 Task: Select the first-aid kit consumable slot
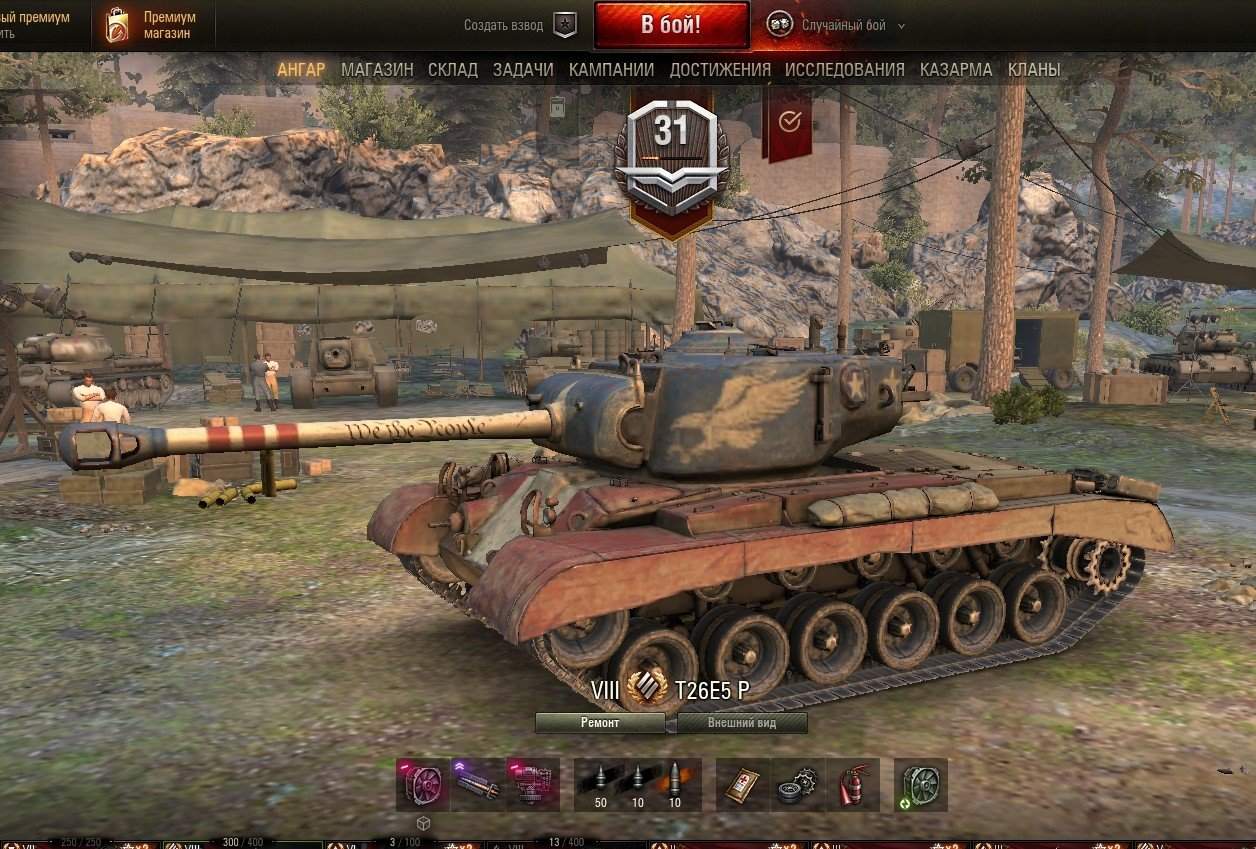745,784
